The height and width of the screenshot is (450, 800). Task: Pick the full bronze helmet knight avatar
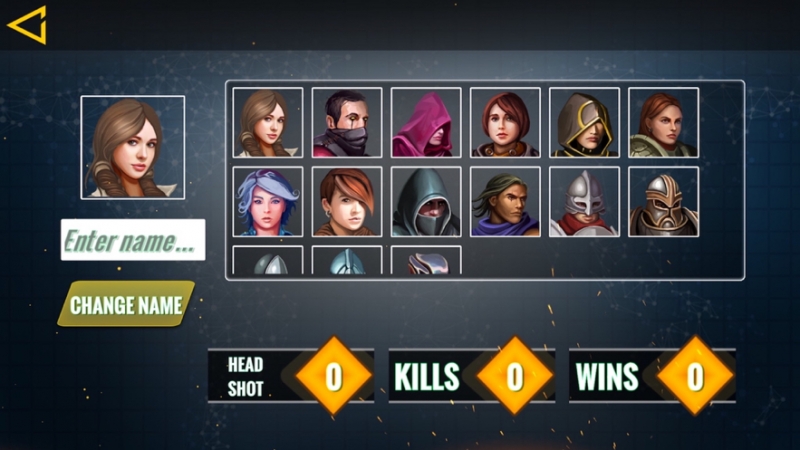point(663,201)
